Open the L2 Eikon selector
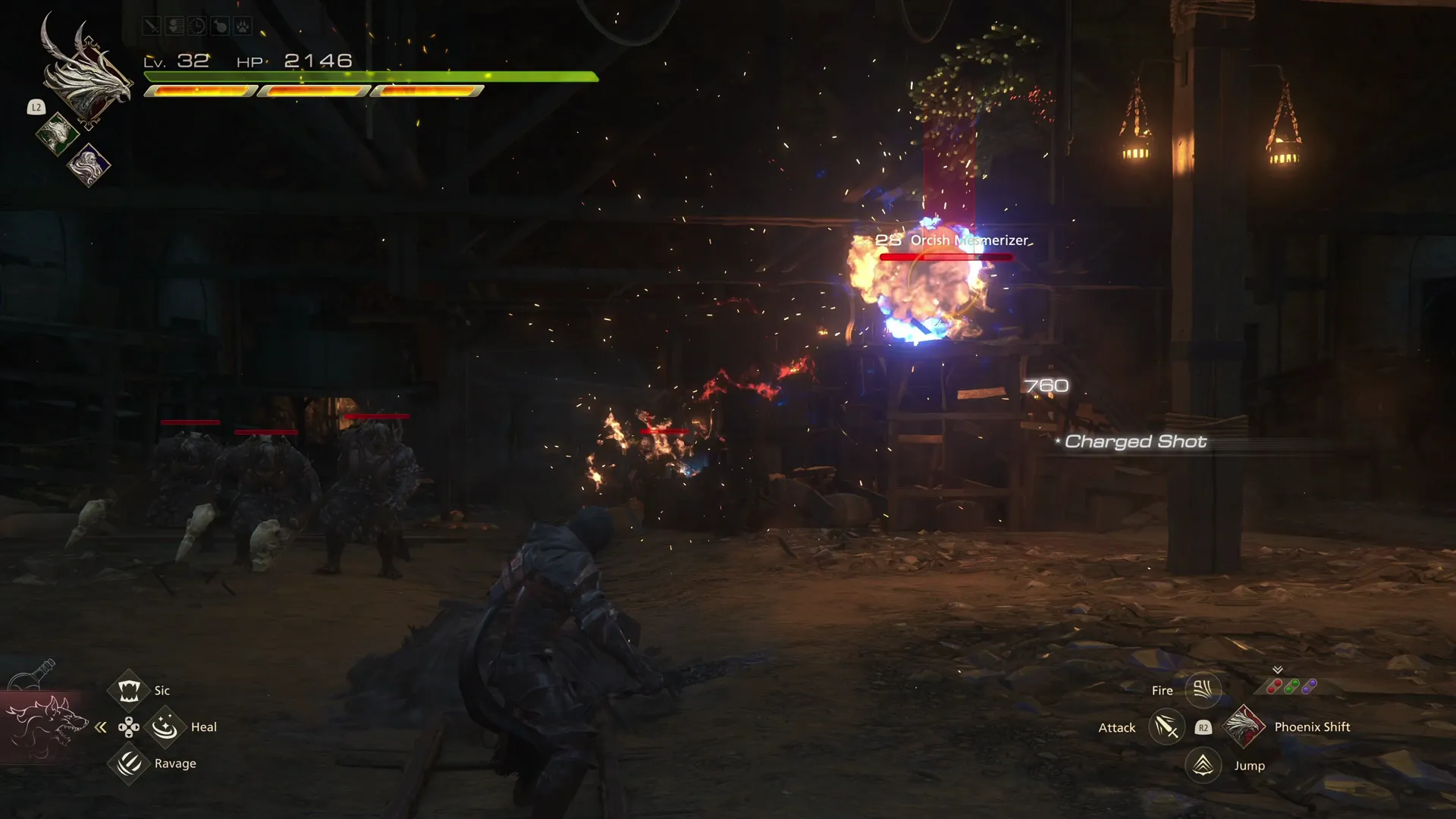The width and height of the screenshot is (1456, 819). pos(36,107)
